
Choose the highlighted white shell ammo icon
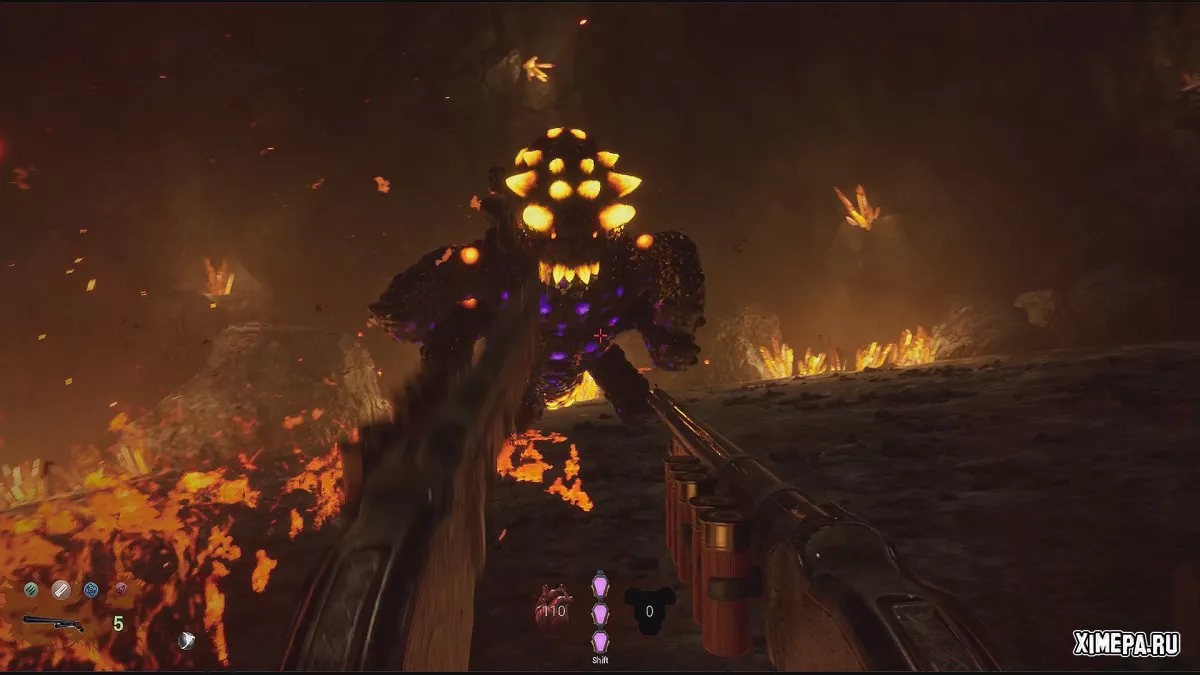click(61, 589)
